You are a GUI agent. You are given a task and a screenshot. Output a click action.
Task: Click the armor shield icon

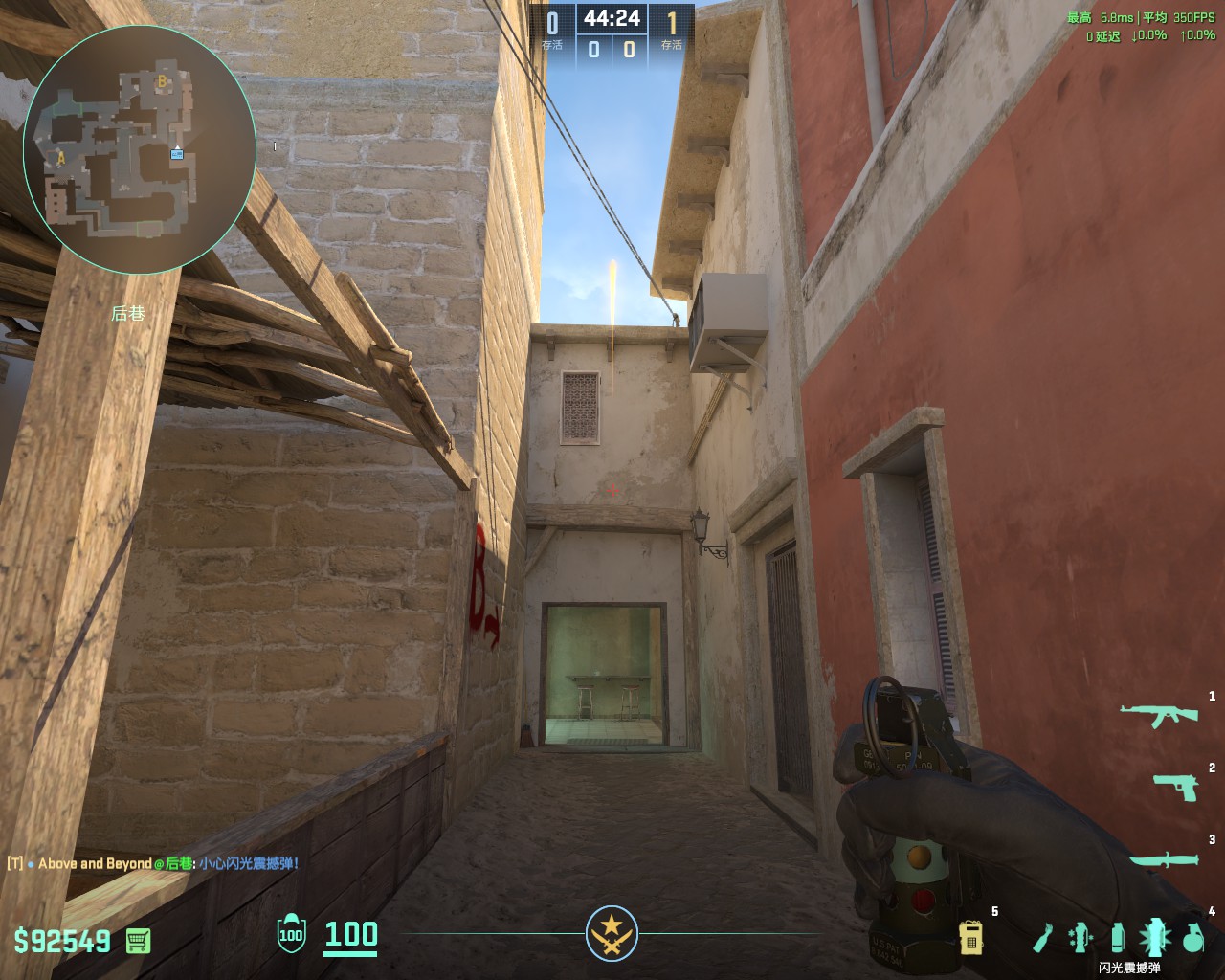[x=291, y=934]
